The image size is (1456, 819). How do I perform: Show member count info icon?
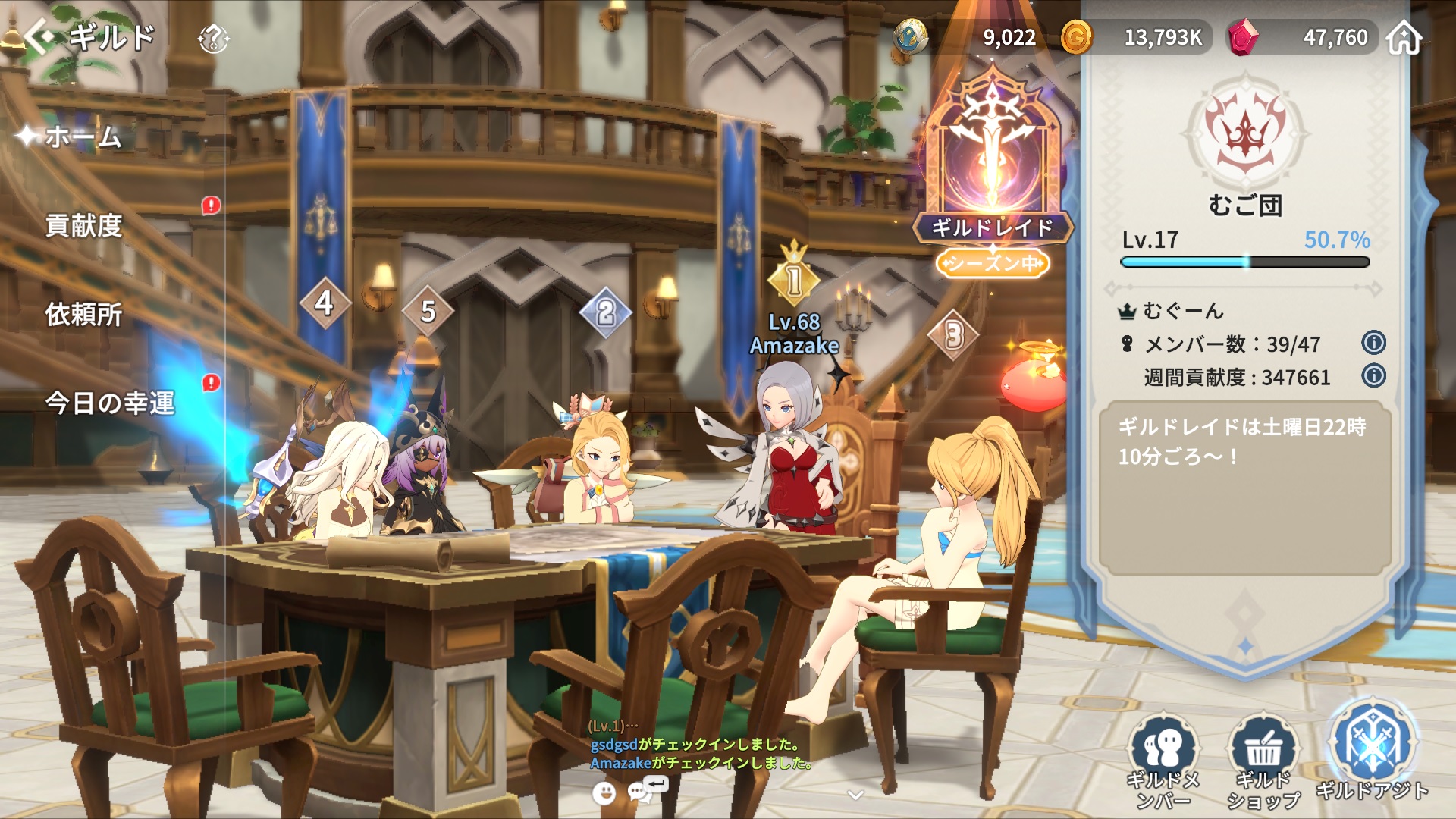point(1373,343)
